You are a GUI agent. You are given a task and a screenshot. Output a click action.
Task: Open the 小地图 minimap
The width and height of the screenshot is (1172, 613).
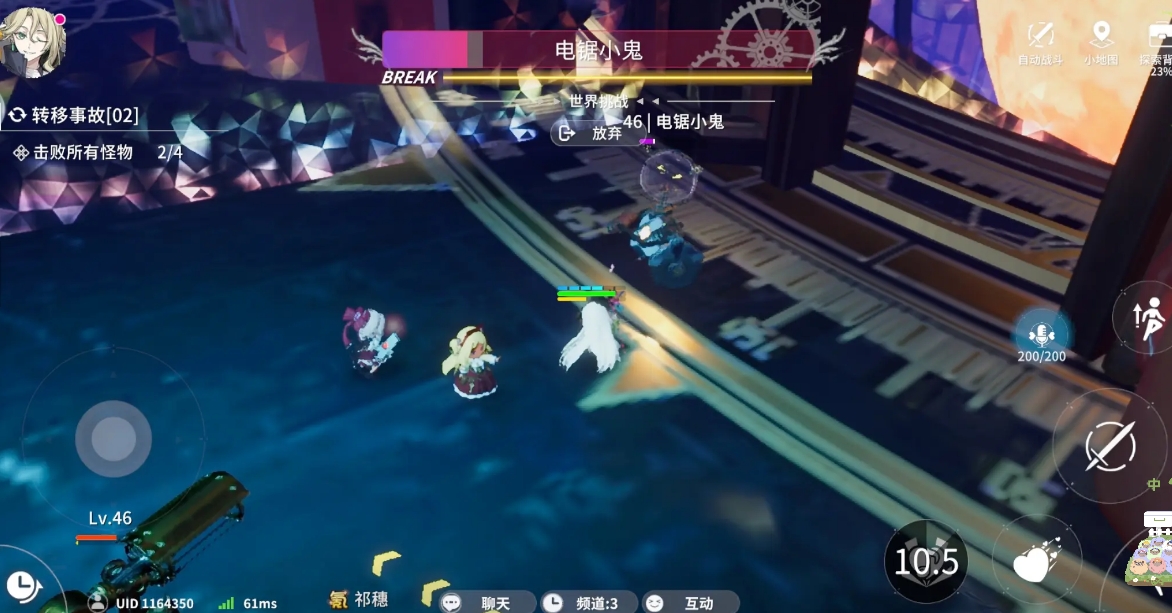(x=1101, y=41)
